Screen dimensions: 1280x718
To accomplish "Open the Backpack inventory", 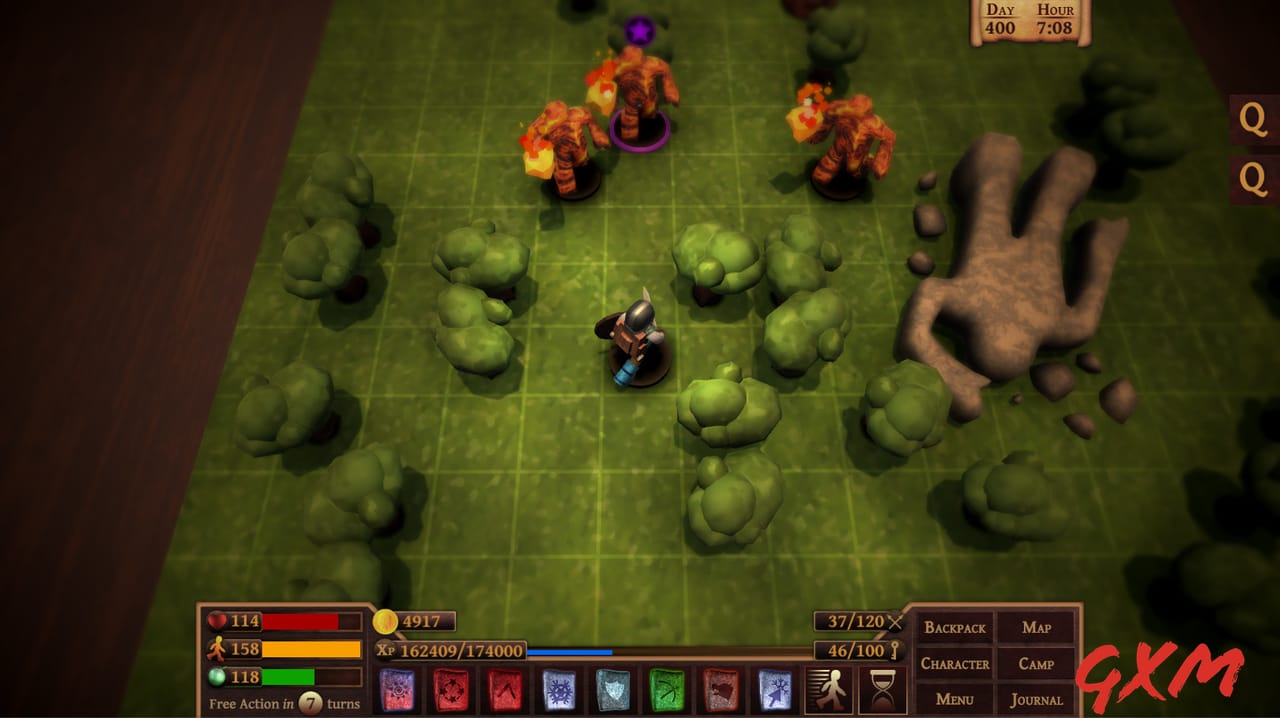I will pyautogui.click(x=955, y=628).
